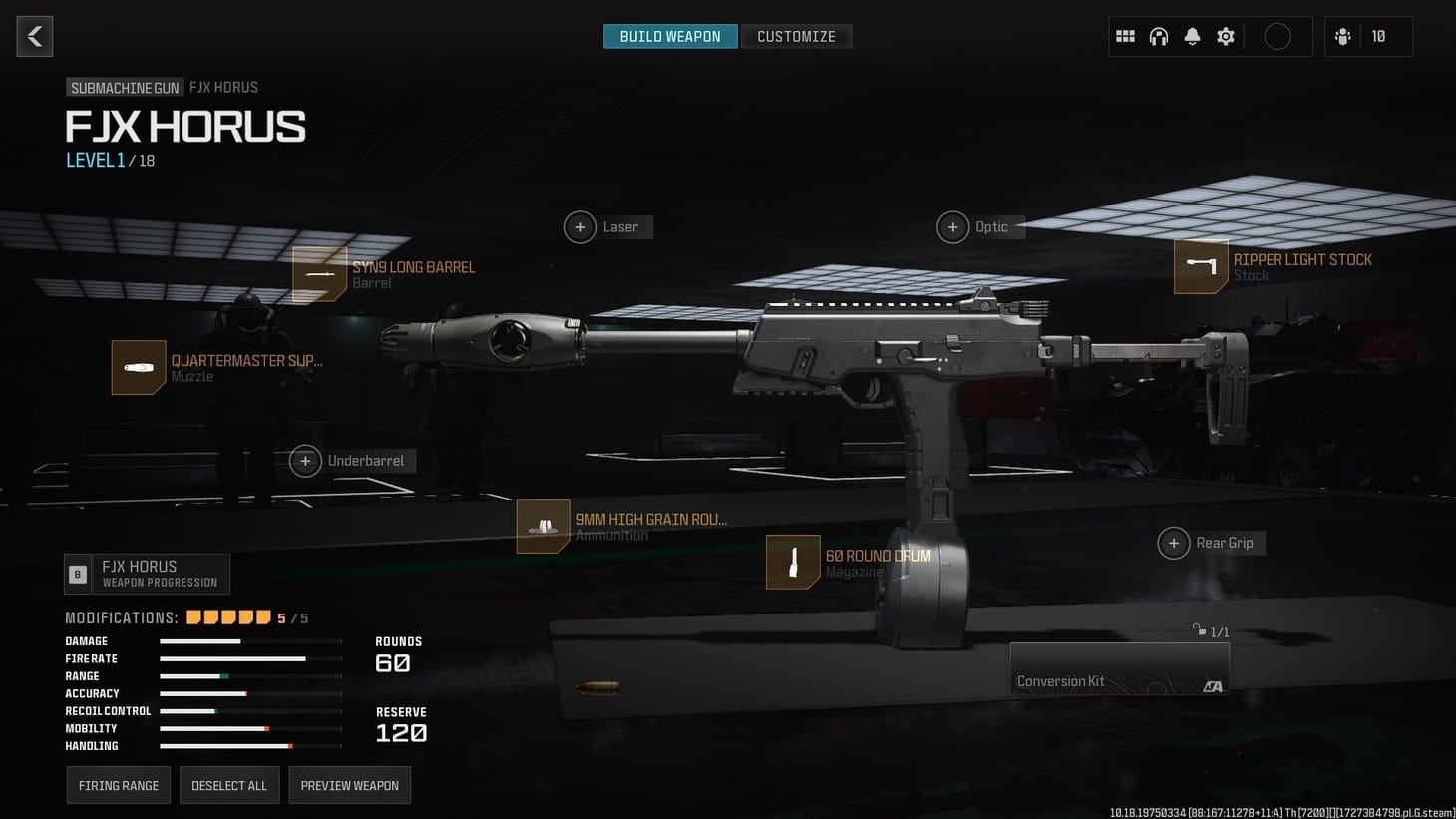1456x819 pixels.
Task: Select the 60 Round Drum magazine icon
Action: [x=791, y=562]
